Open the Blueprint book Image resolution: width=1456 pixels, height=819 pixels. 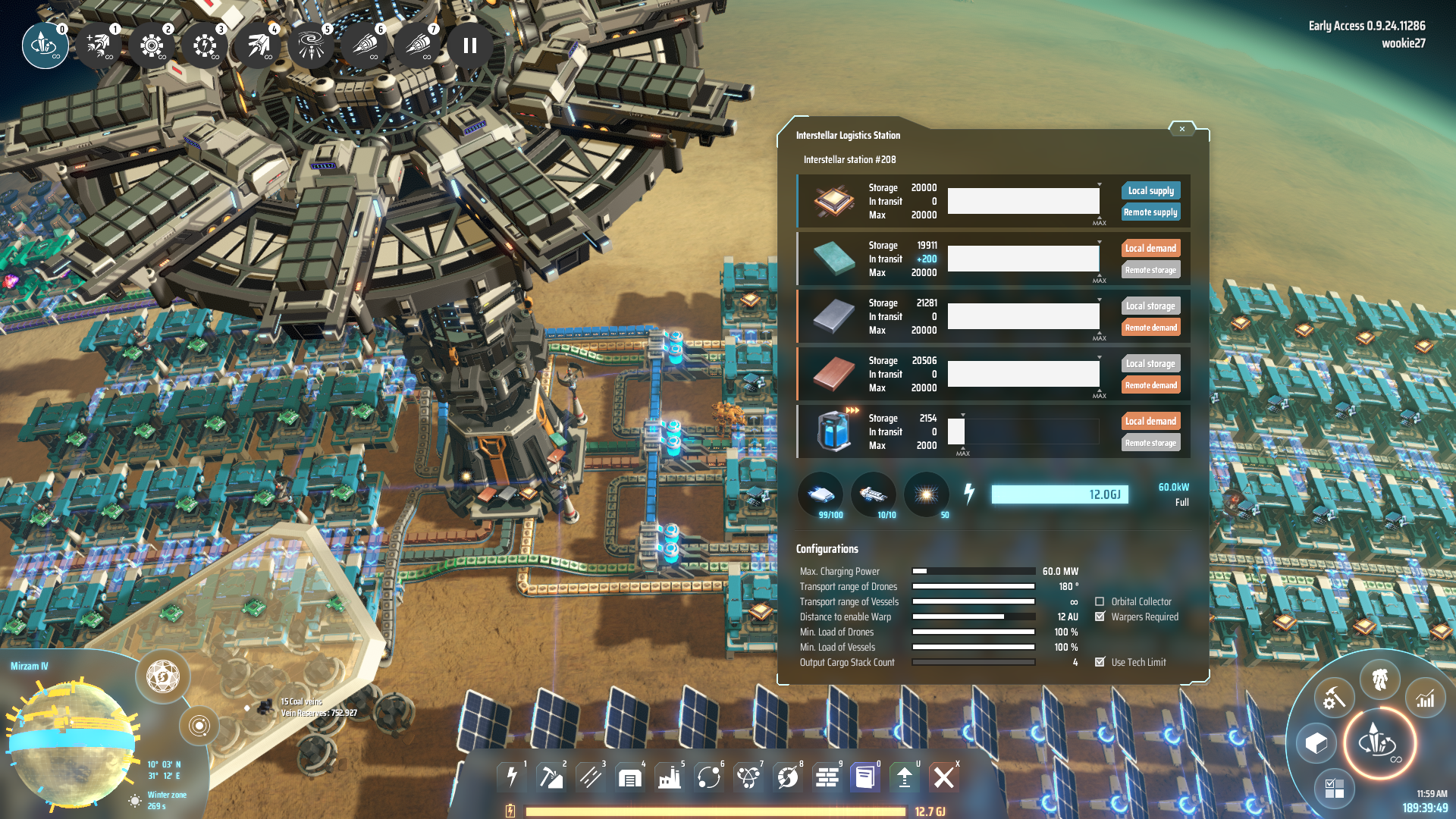pos(865,777)
